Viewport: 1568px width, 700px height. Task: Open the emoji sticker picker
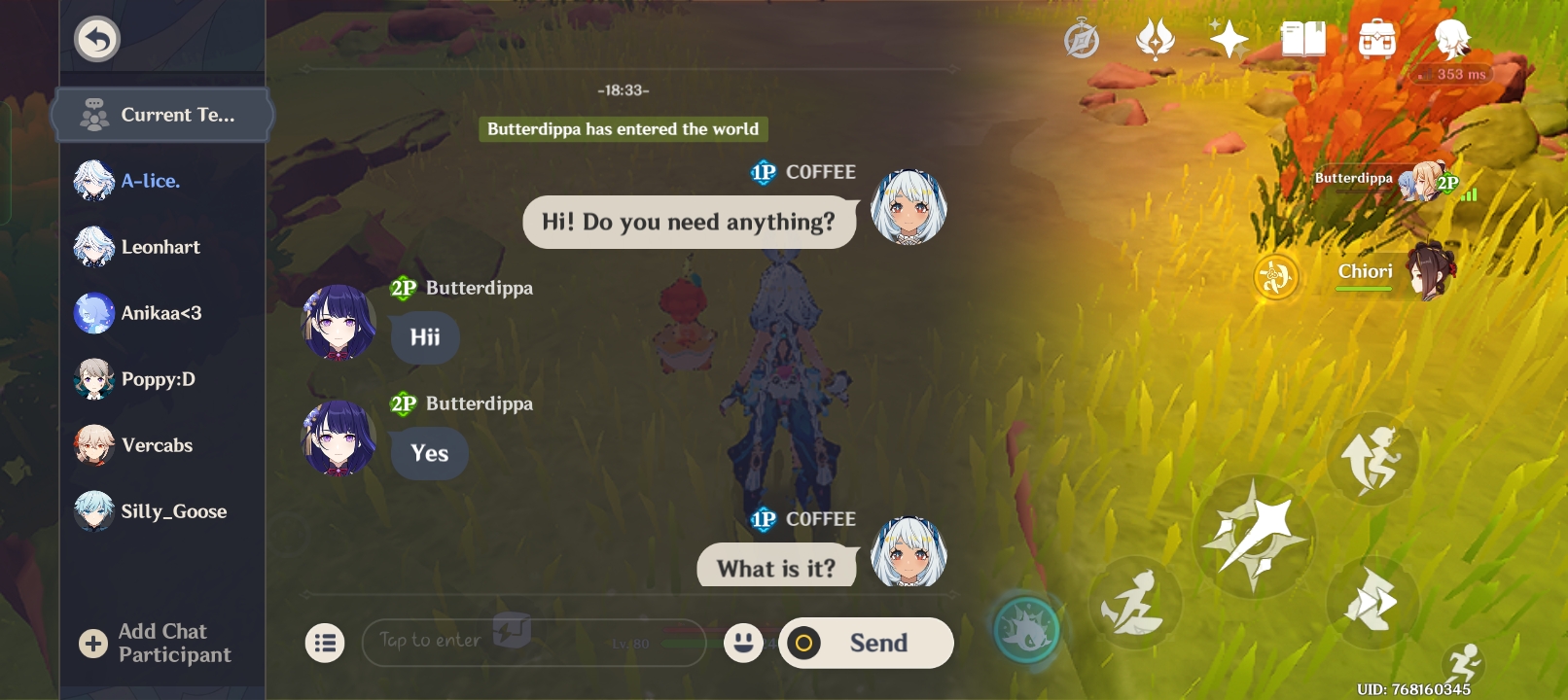pyautogui.click(x=744, y=643)
